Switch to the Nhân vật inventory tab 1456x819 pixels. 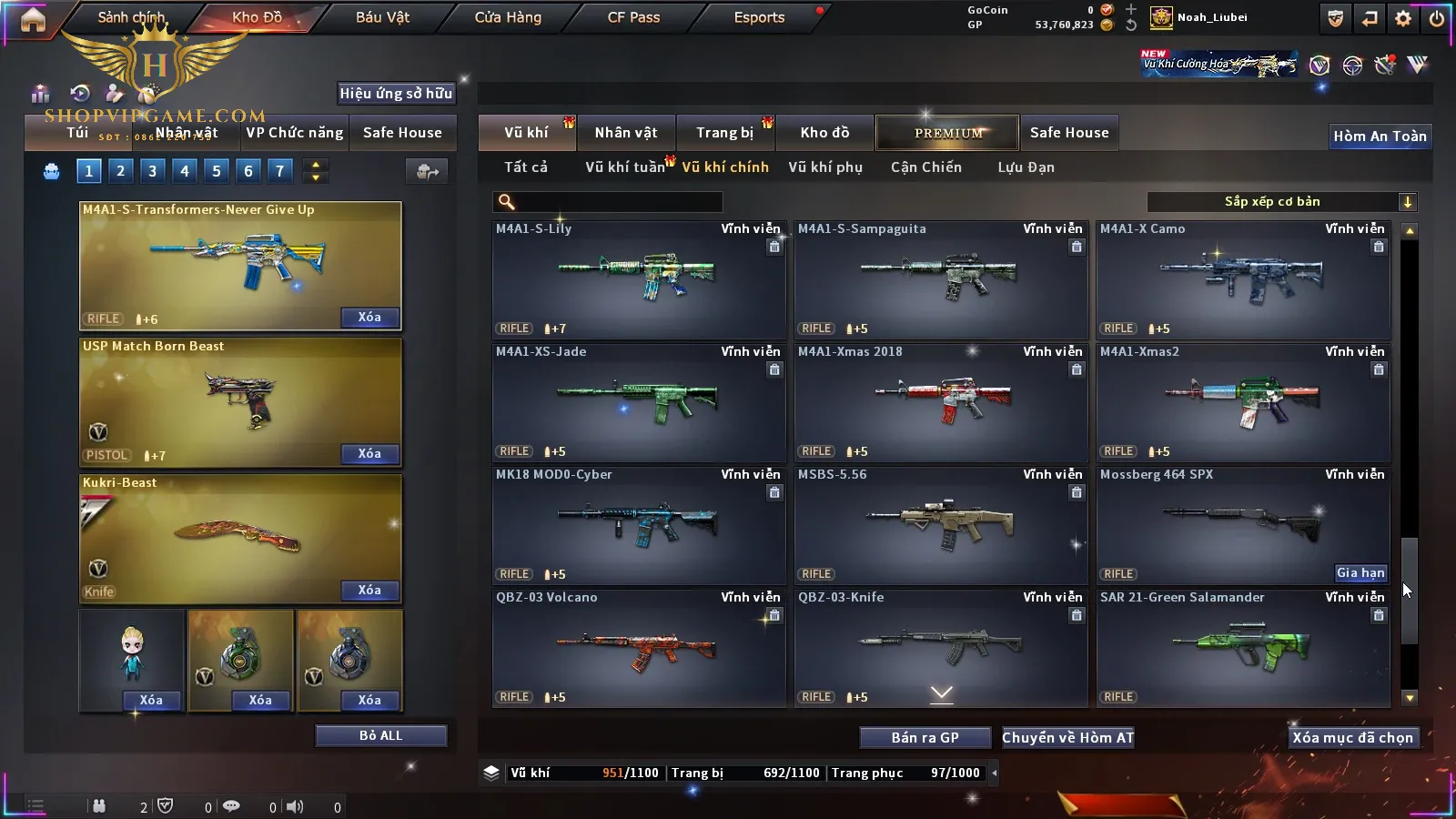[x=625, y=133]
